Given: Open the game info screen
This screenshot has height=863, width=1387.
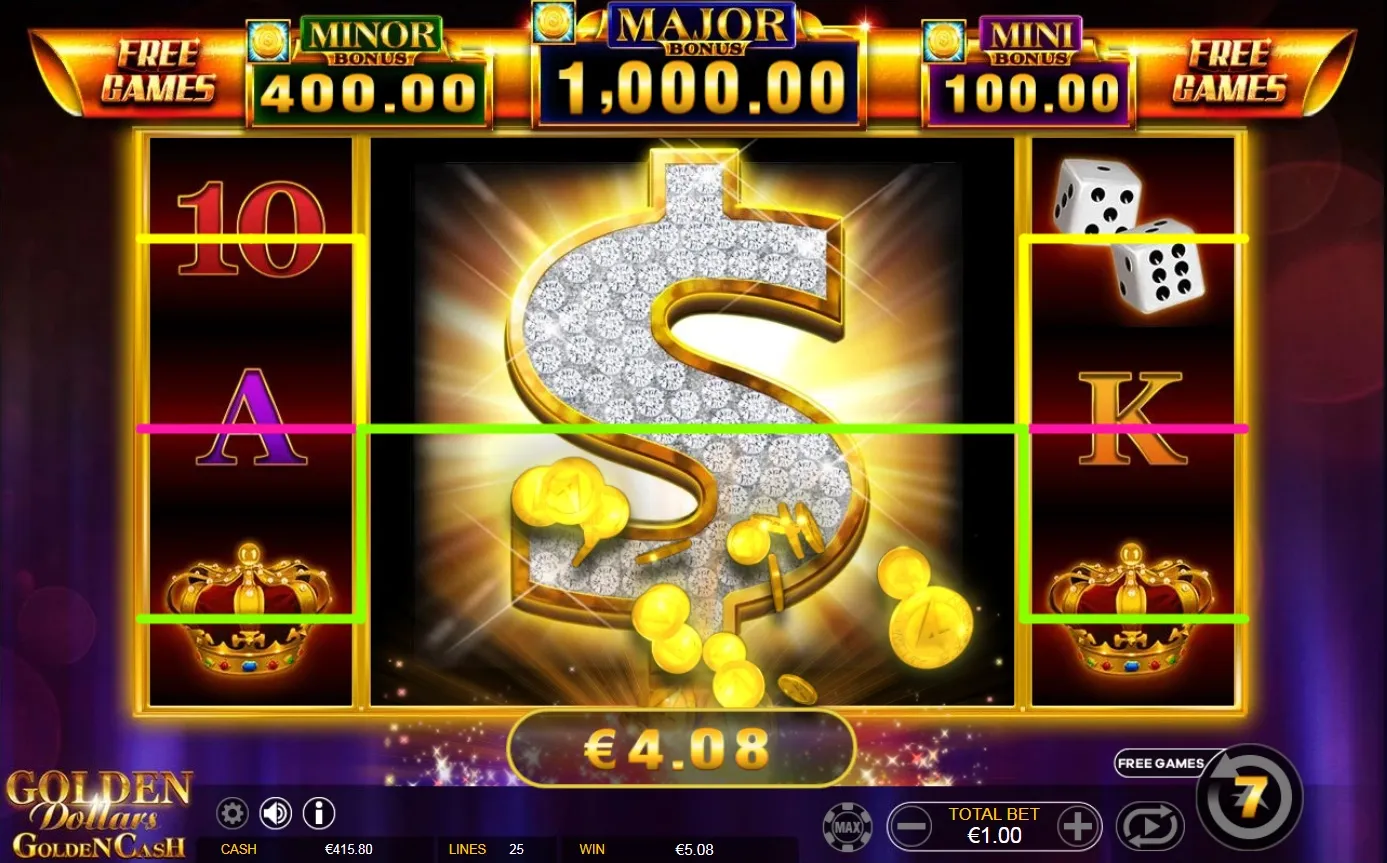Looking at the screenshot, I should click(x=318, y=813).
